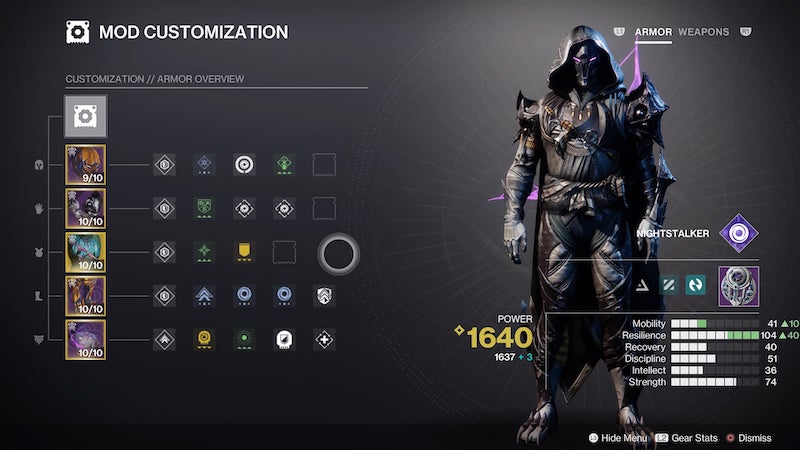This screenshot has width=800, height=450.
Task: Select the teal chest armor piece
Action: coord(85,252)
